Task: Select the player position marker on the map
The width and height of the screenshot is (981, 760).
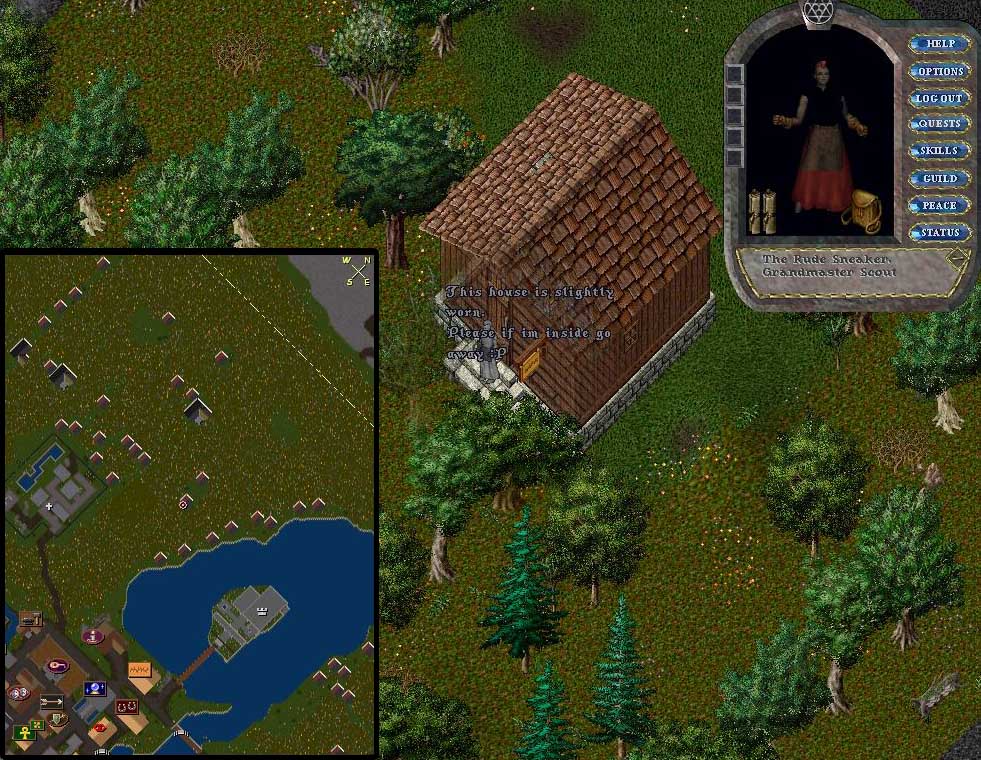Action: point(183,504)
